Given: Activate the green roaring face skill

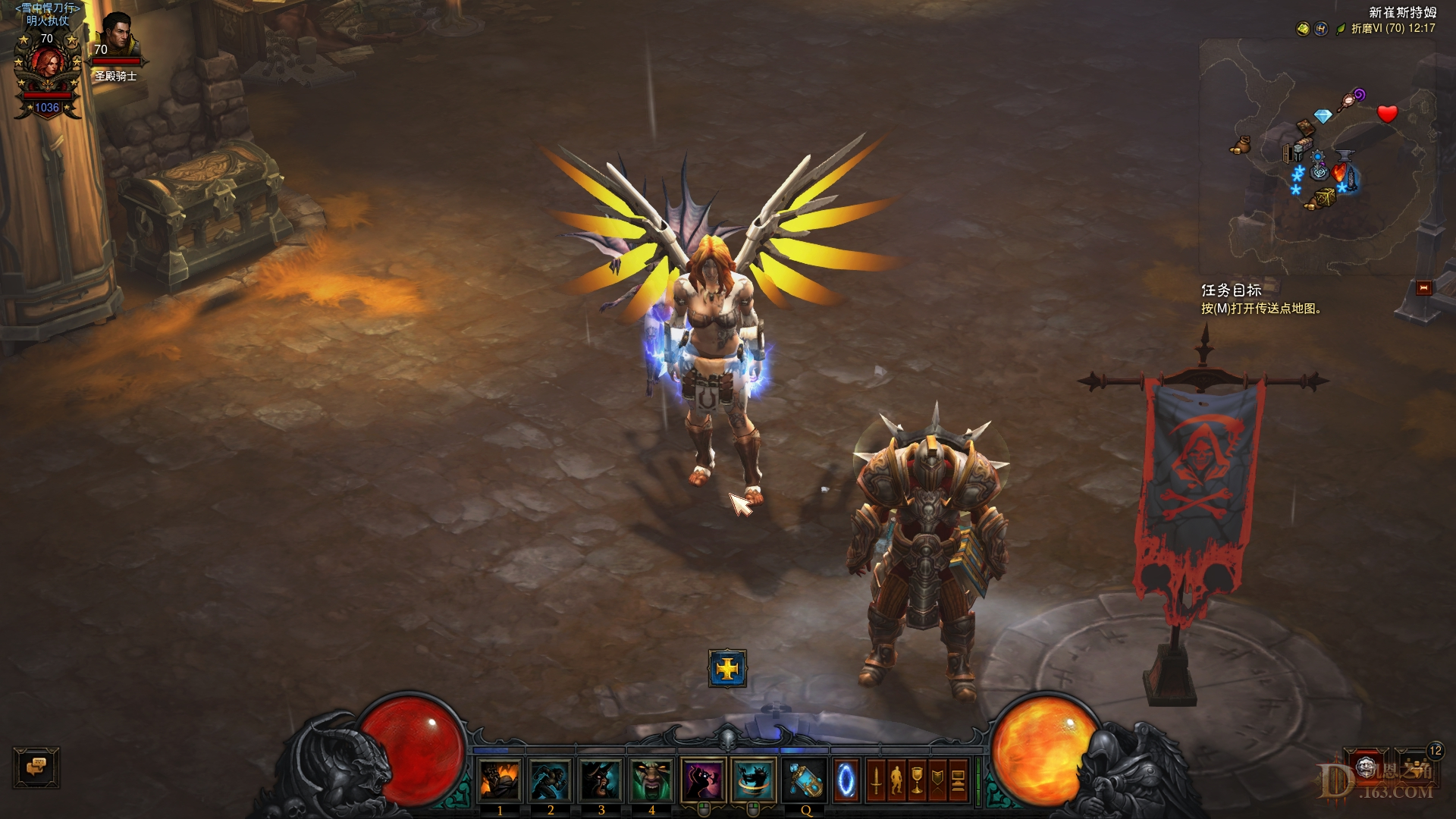Looking at the screenshot, I should 651,780.
